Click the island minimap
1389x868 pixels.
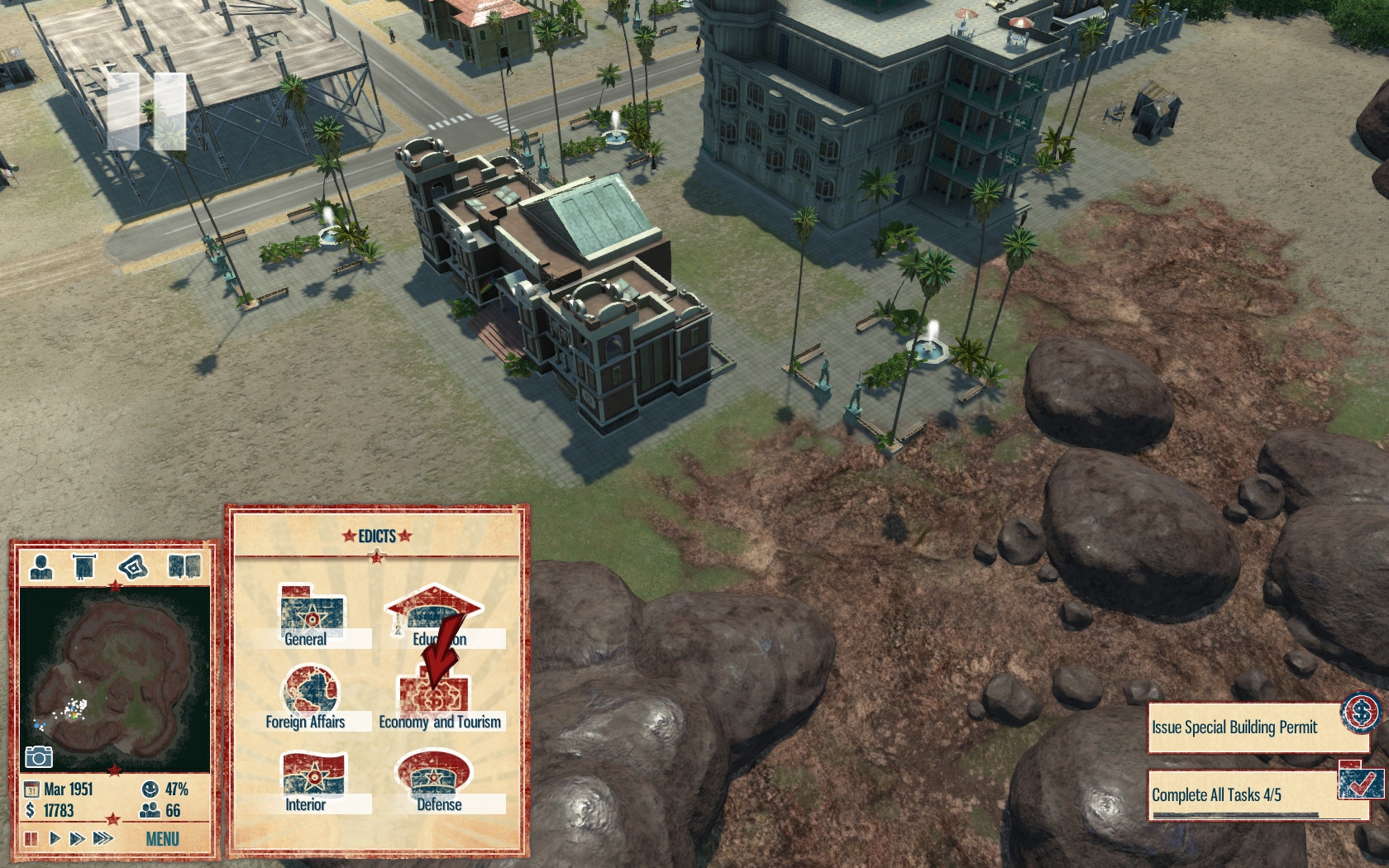pos(116,678)
